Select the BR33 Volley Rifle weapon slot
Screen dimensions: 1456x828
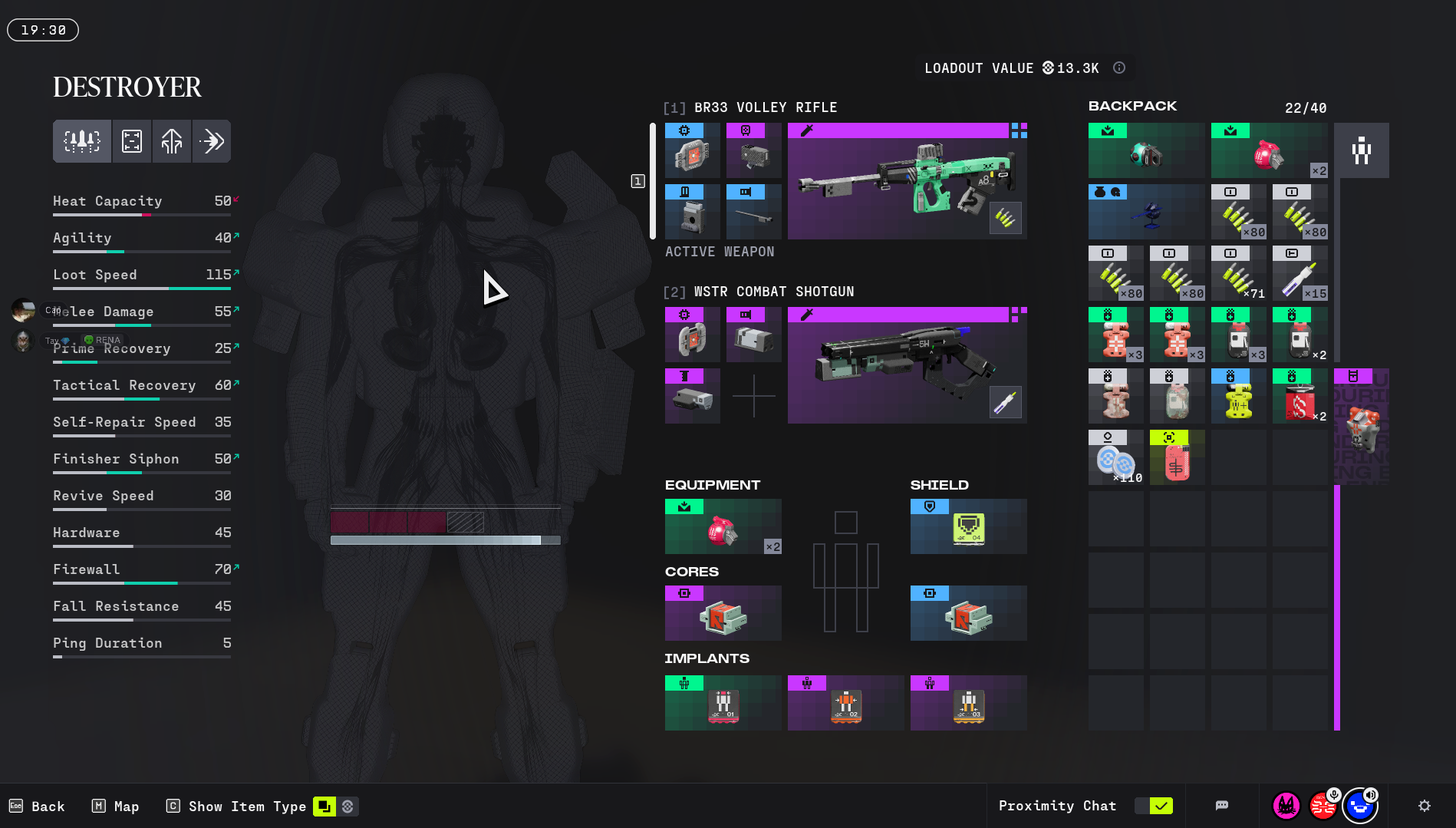[x=907, y=181]
